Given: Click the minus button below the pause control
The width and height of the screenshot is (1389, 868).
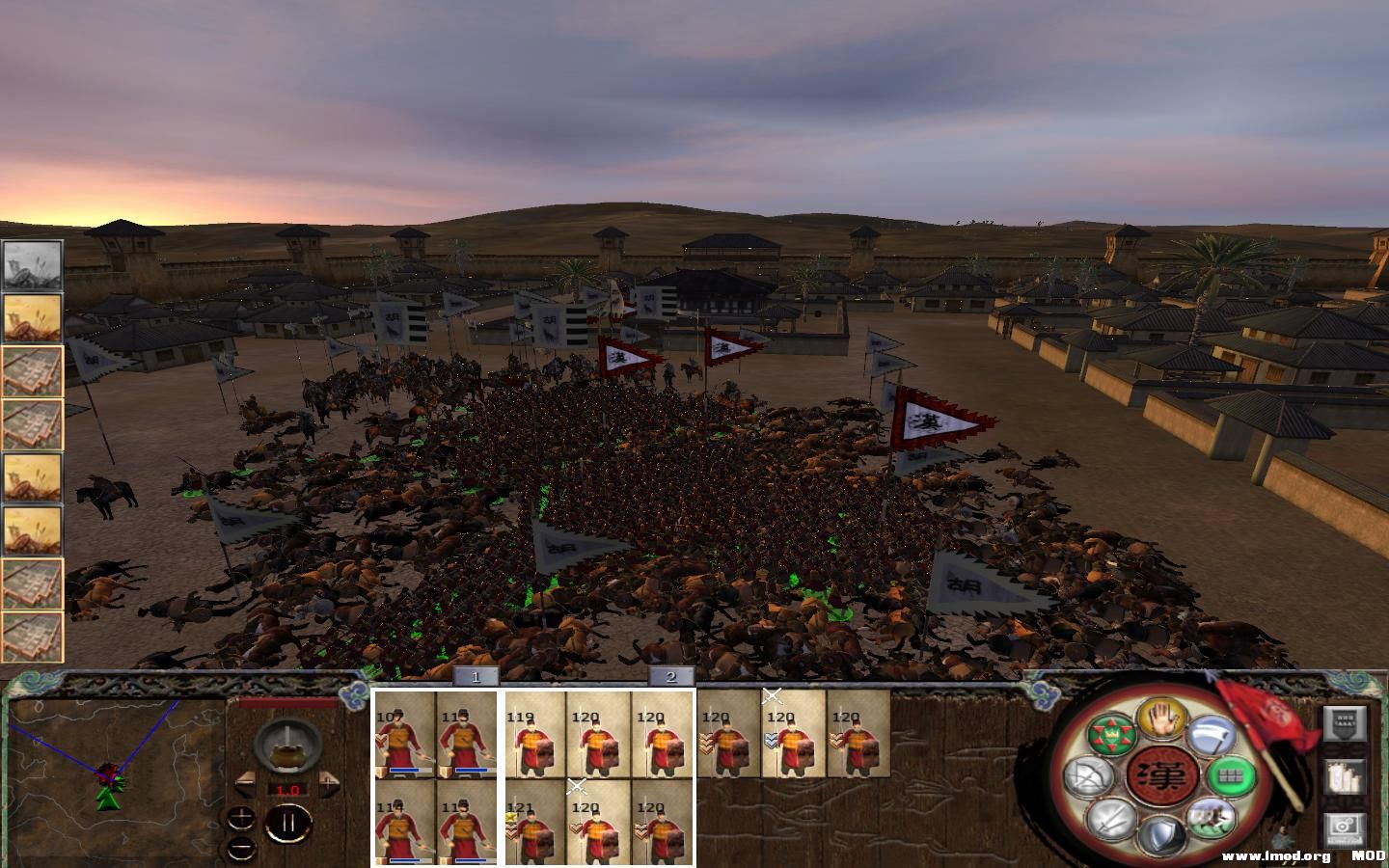Looking at the screenshot, I should point(241,850).
